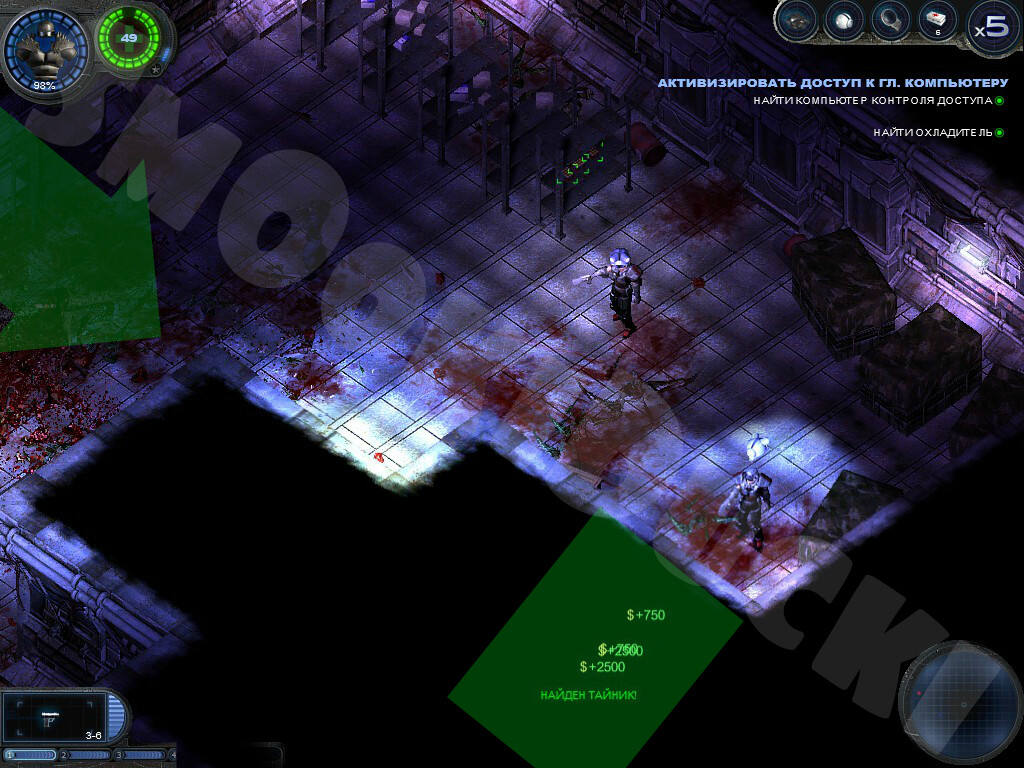Select the find coolant objective
Screen dimensions: 1024x768
coord(933,132)
